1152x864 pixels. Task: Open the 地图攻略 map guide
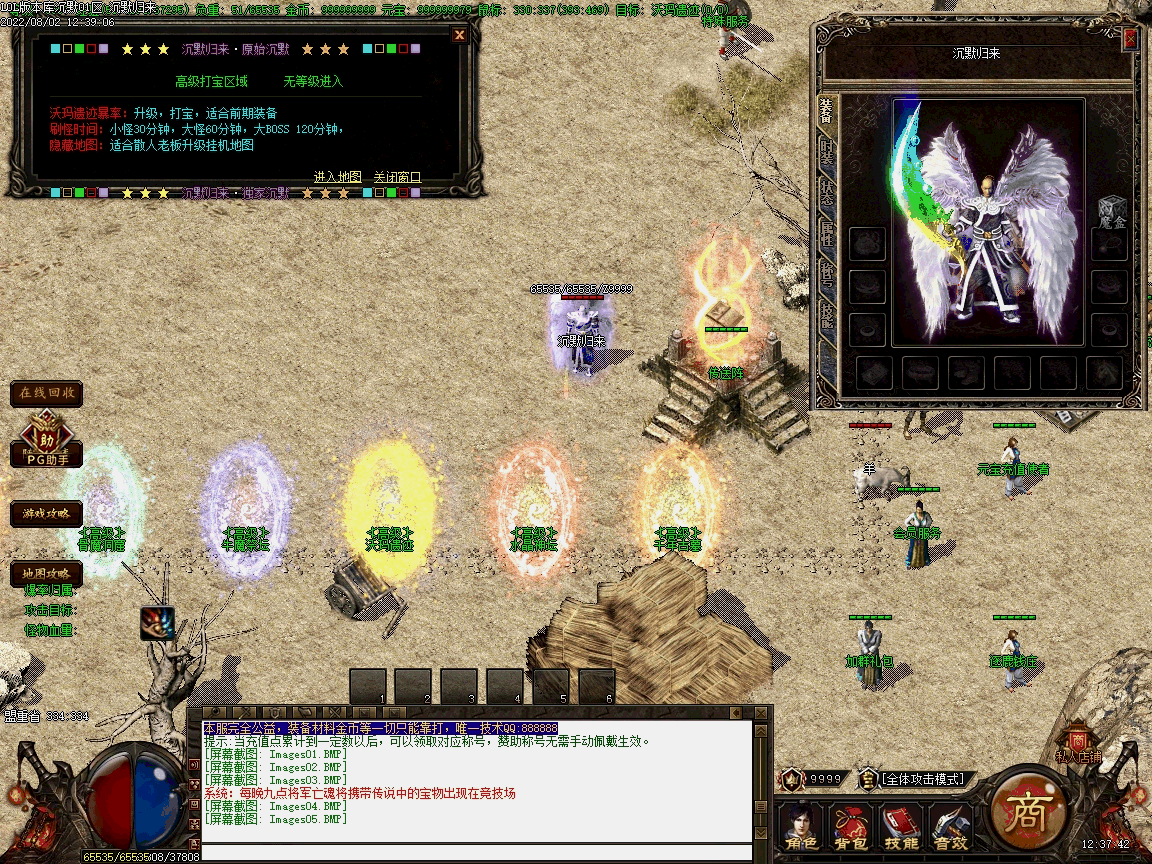47,574
